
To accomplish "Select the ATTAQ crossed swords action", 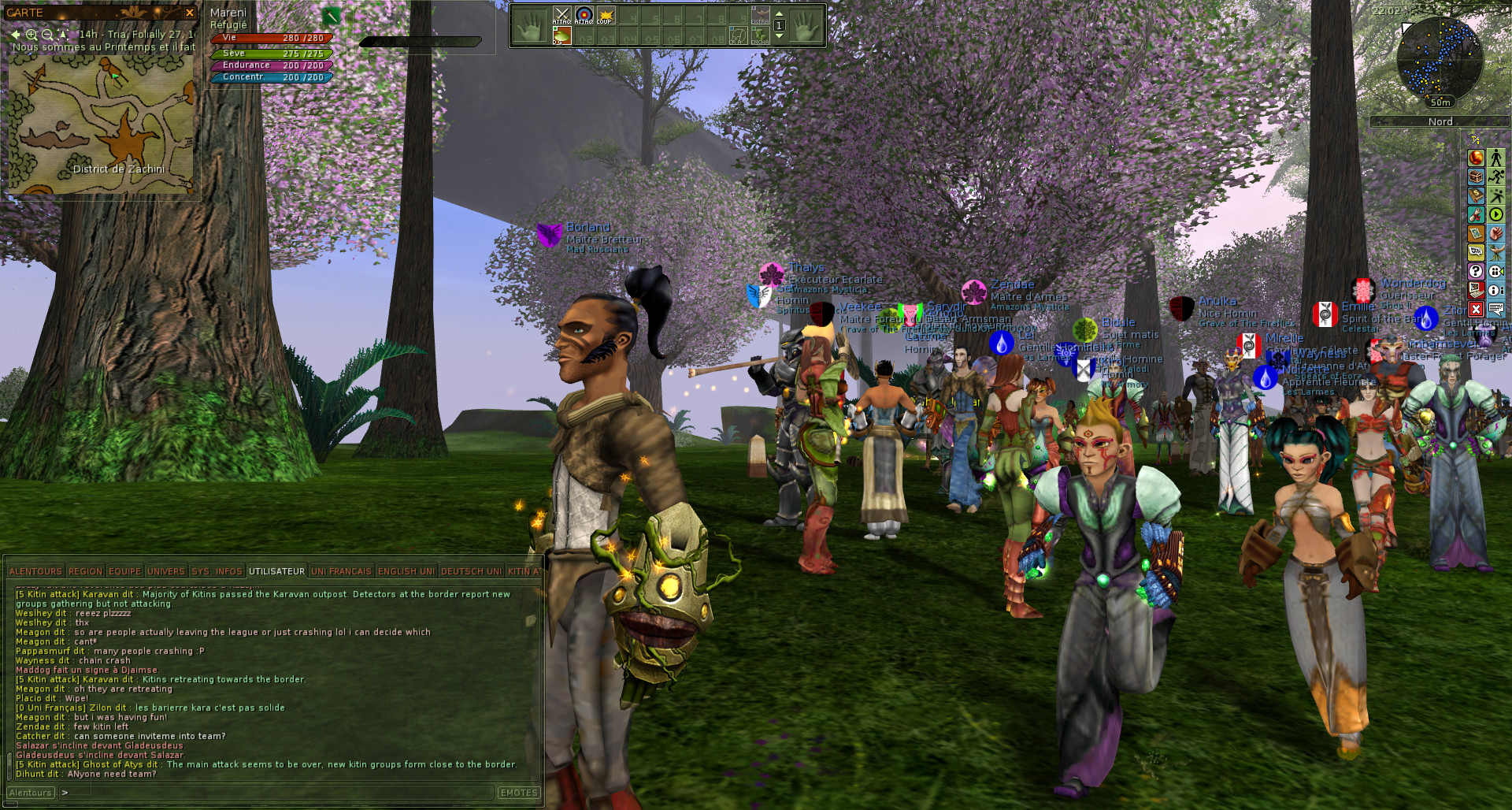I will pyautogui.click(x=561, y=16).
